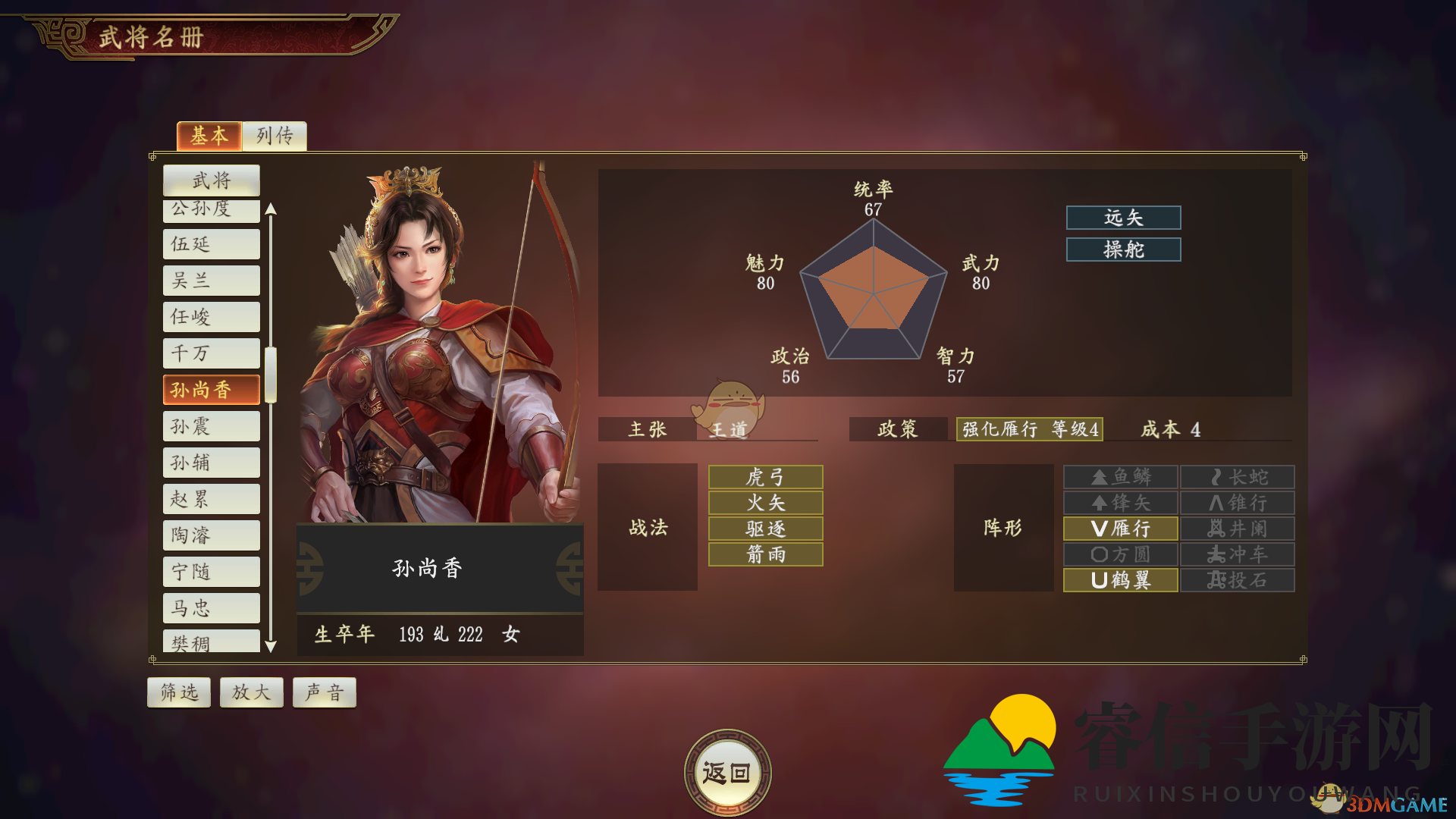Image resolution: width=1456 pixels, height=819 pixels.
Task: Pick the 冲车 formation icon
Action: point(1237,554)
